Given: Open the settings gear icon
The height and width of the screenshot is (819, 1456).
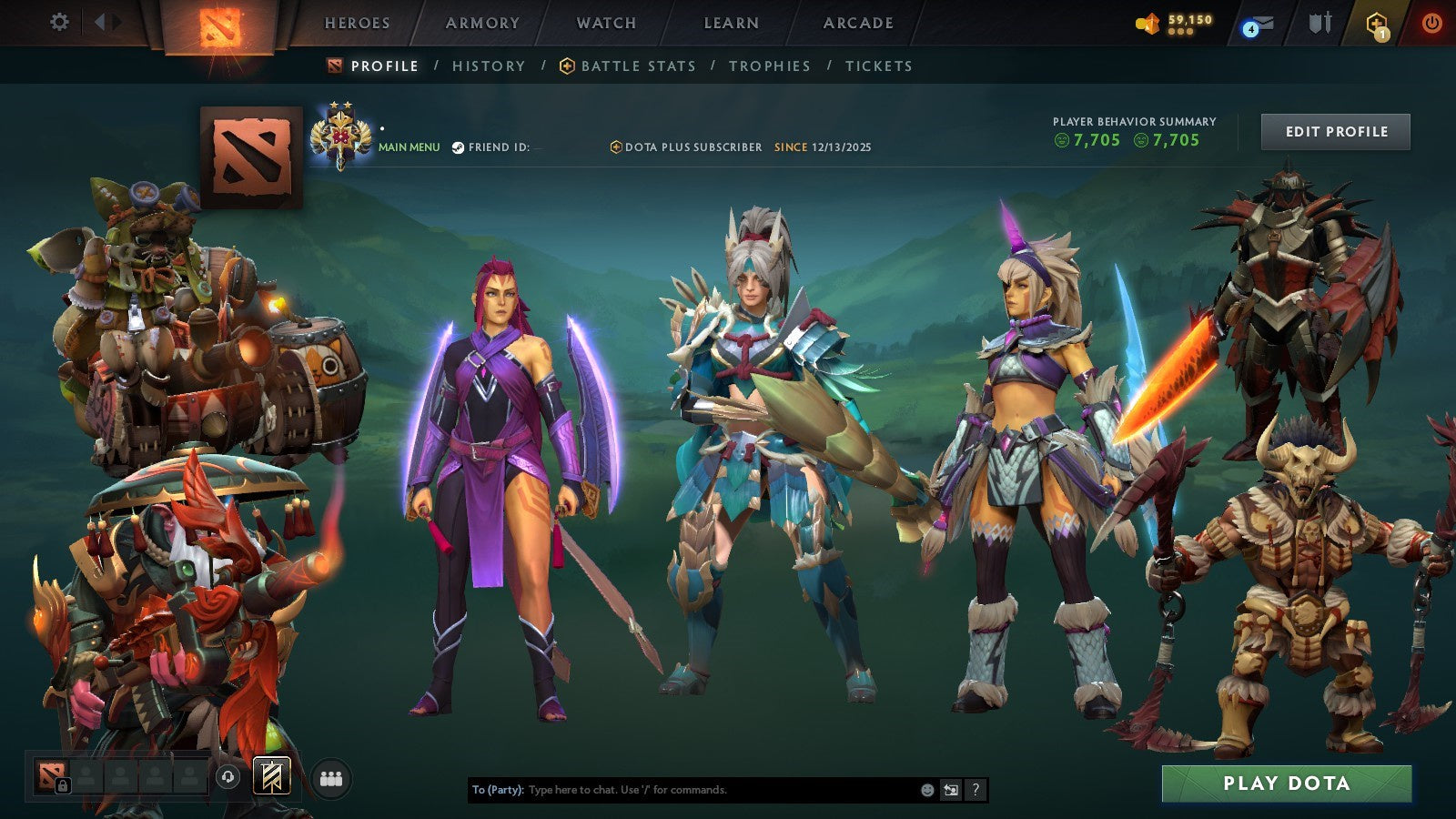Looking at the screenshot, I should tap(60, 22).
